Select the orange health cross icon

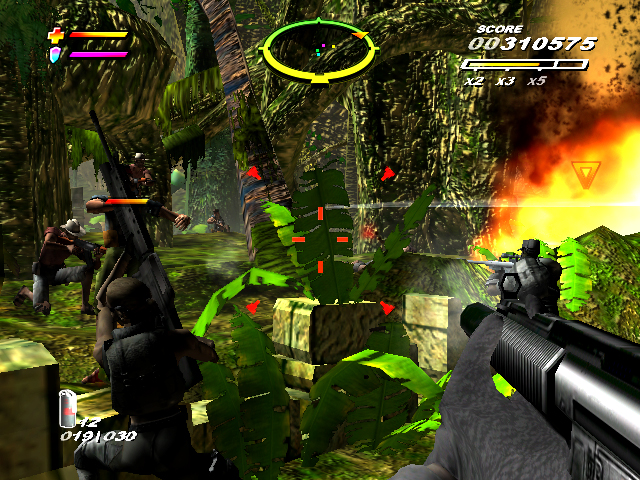tap(55, 36)
